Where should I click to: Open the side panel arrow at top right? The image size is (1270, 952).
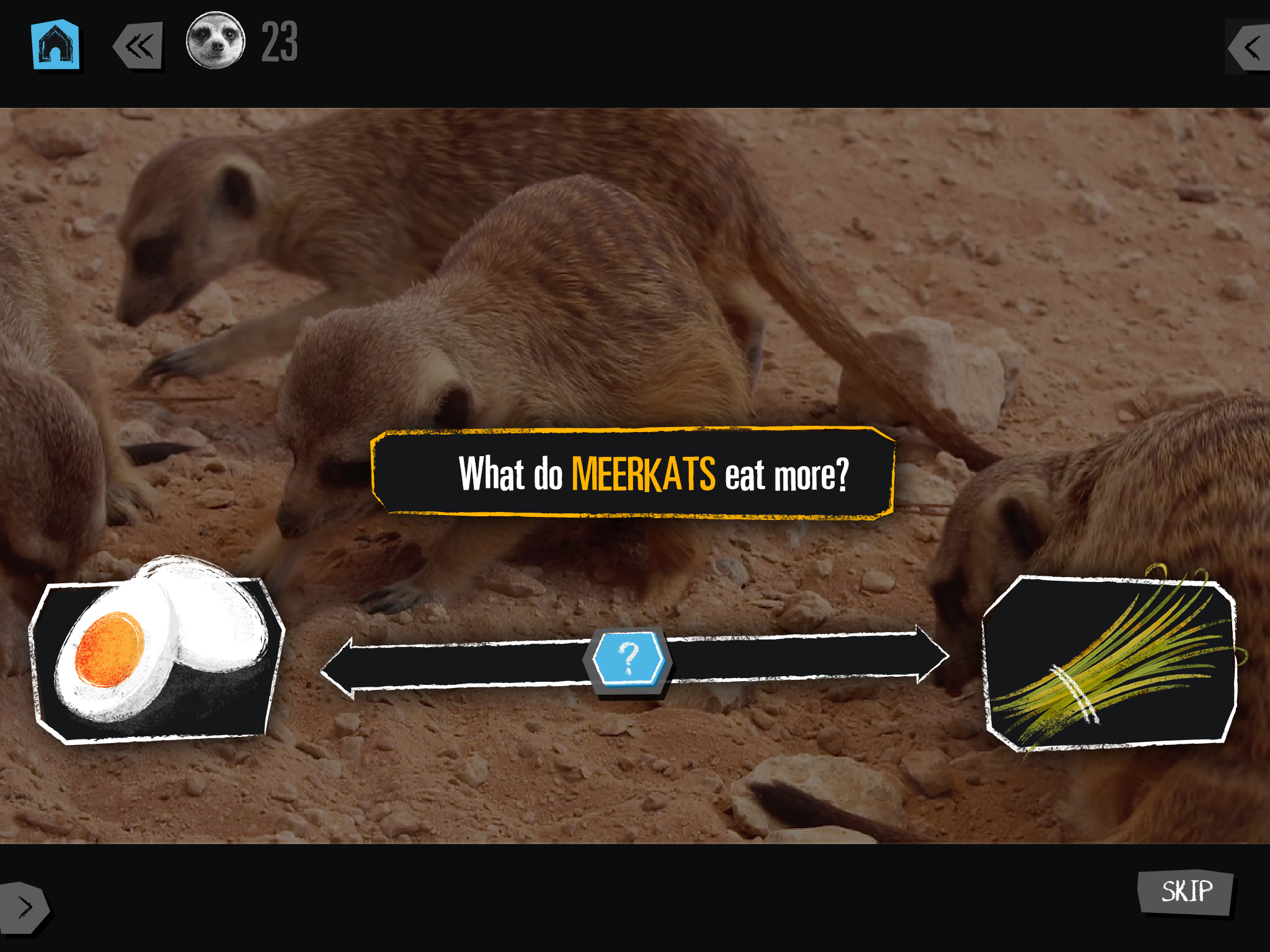(x=1251, y=47)
